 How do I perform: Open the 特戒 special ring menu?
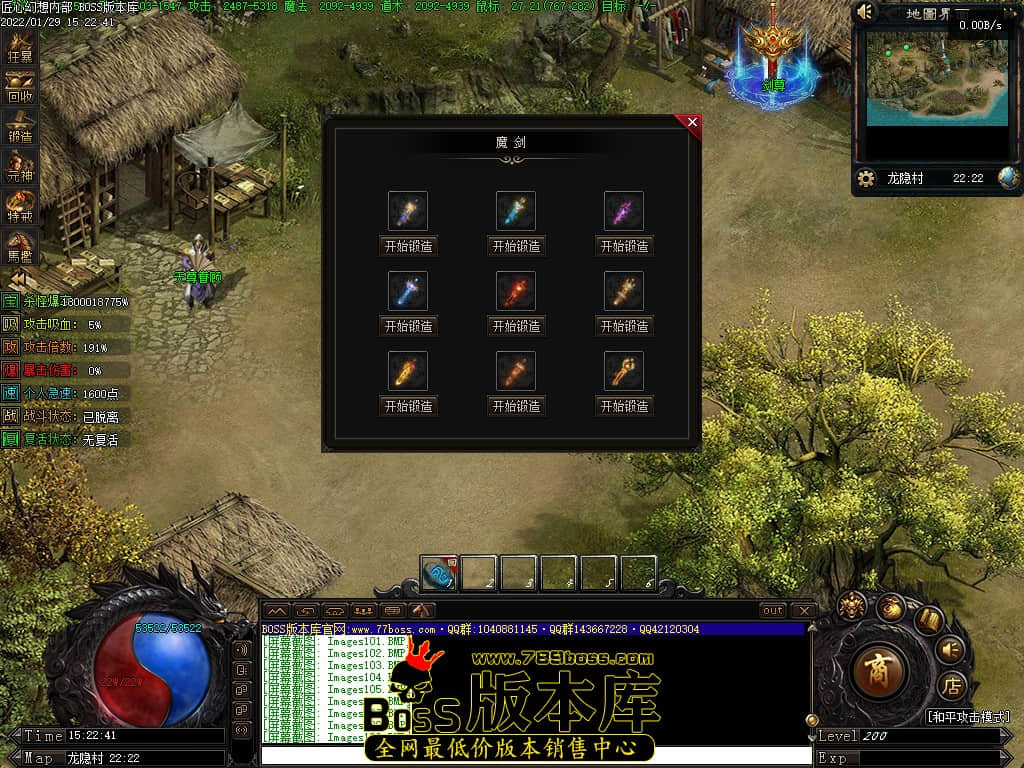pyautogui.click(x=20, y=208)
